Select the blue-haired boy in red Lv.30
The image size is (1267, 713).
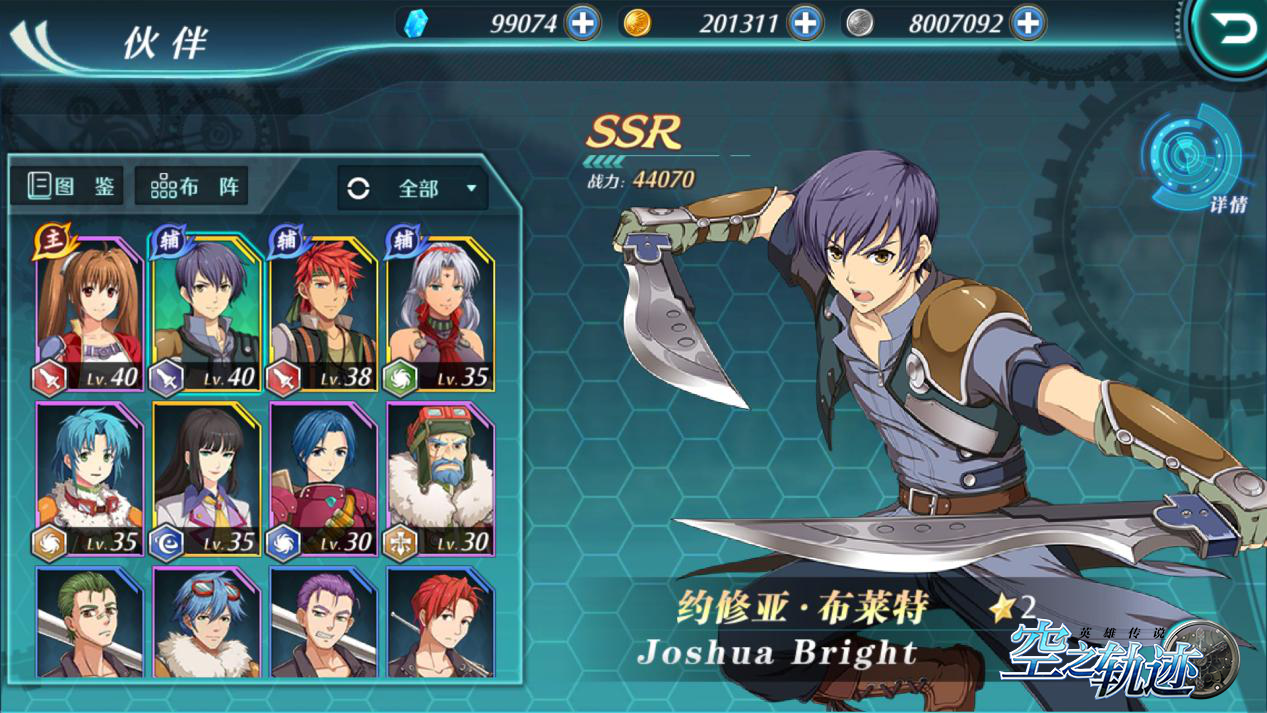click(323, 480)
